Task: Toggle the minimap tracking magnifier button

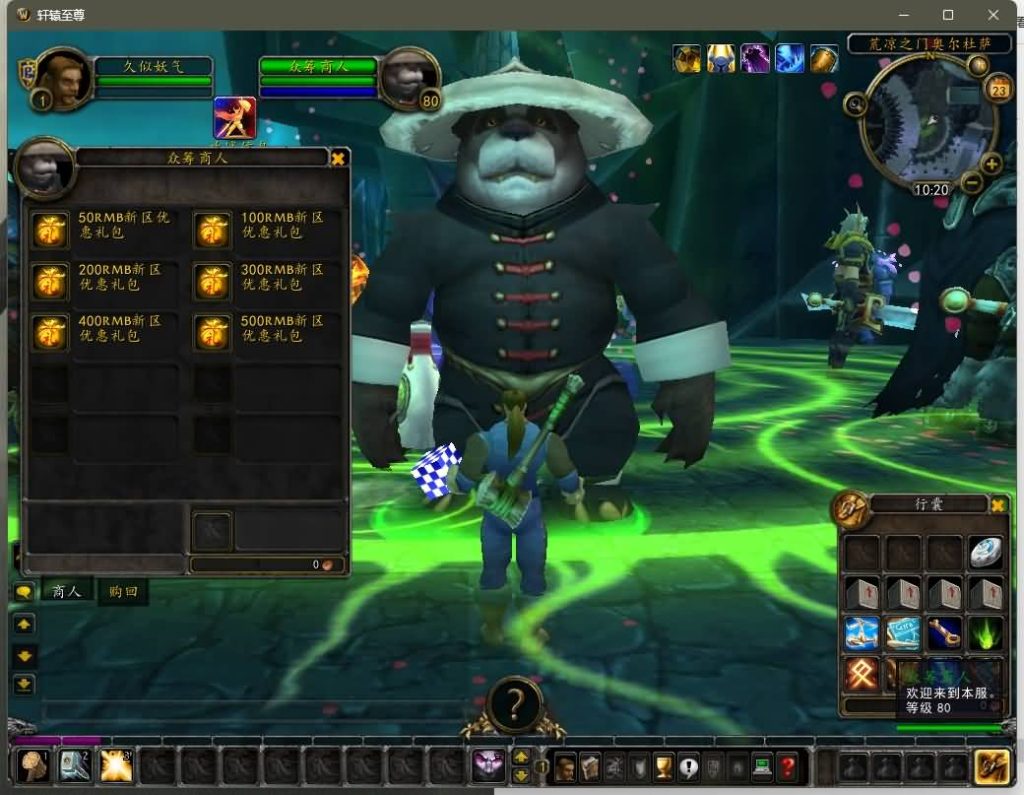Action: (x=855, y=102)
